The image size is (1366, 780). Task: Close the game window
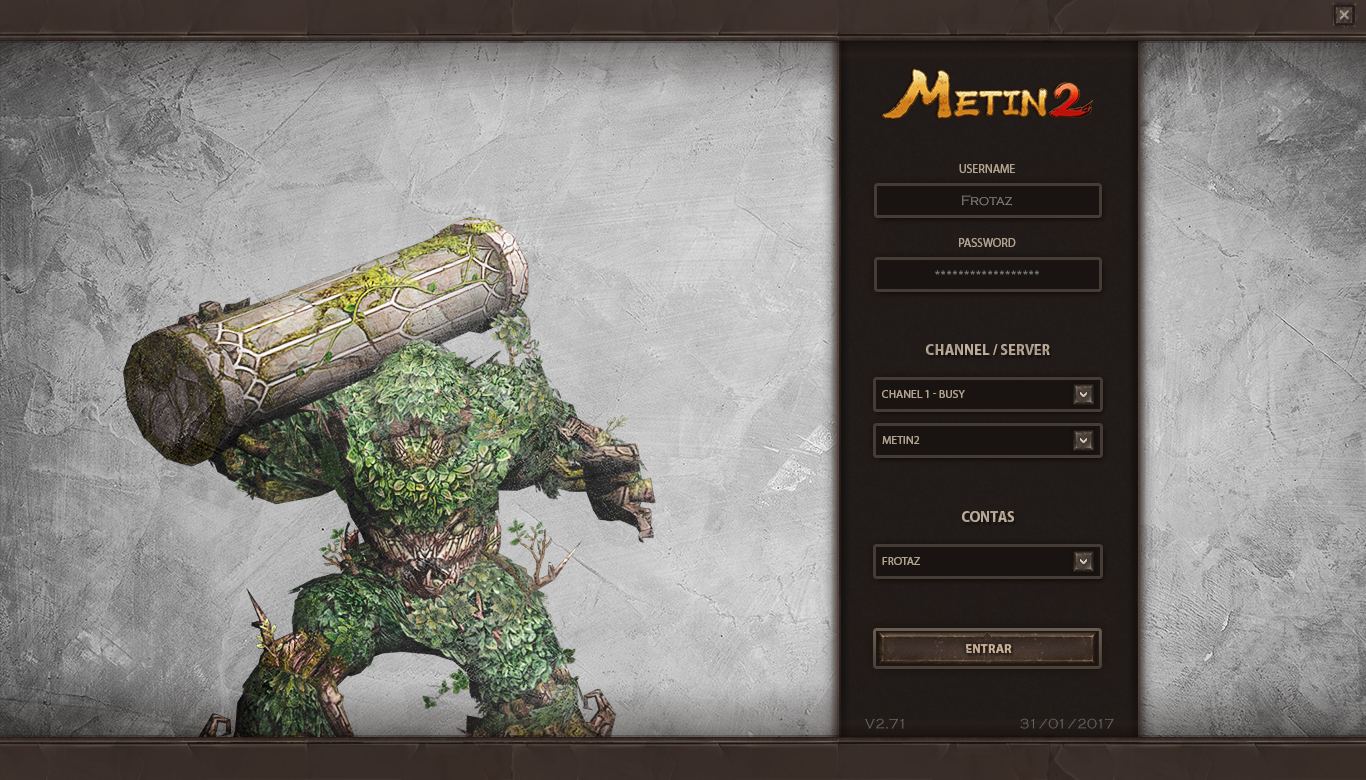coord(1343,15)
